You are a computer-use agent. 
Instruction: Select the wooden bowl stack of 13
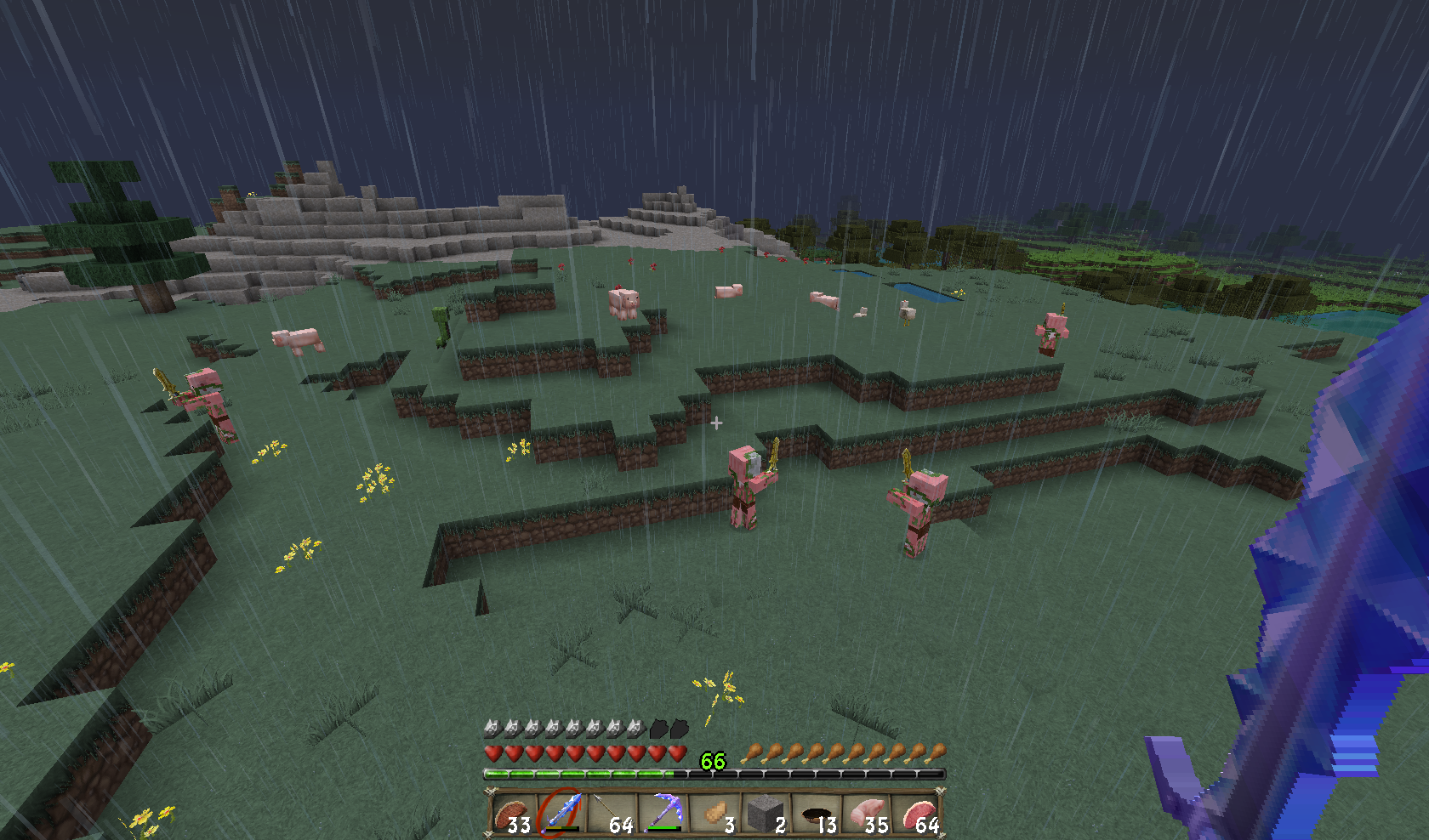click(816, 814)
